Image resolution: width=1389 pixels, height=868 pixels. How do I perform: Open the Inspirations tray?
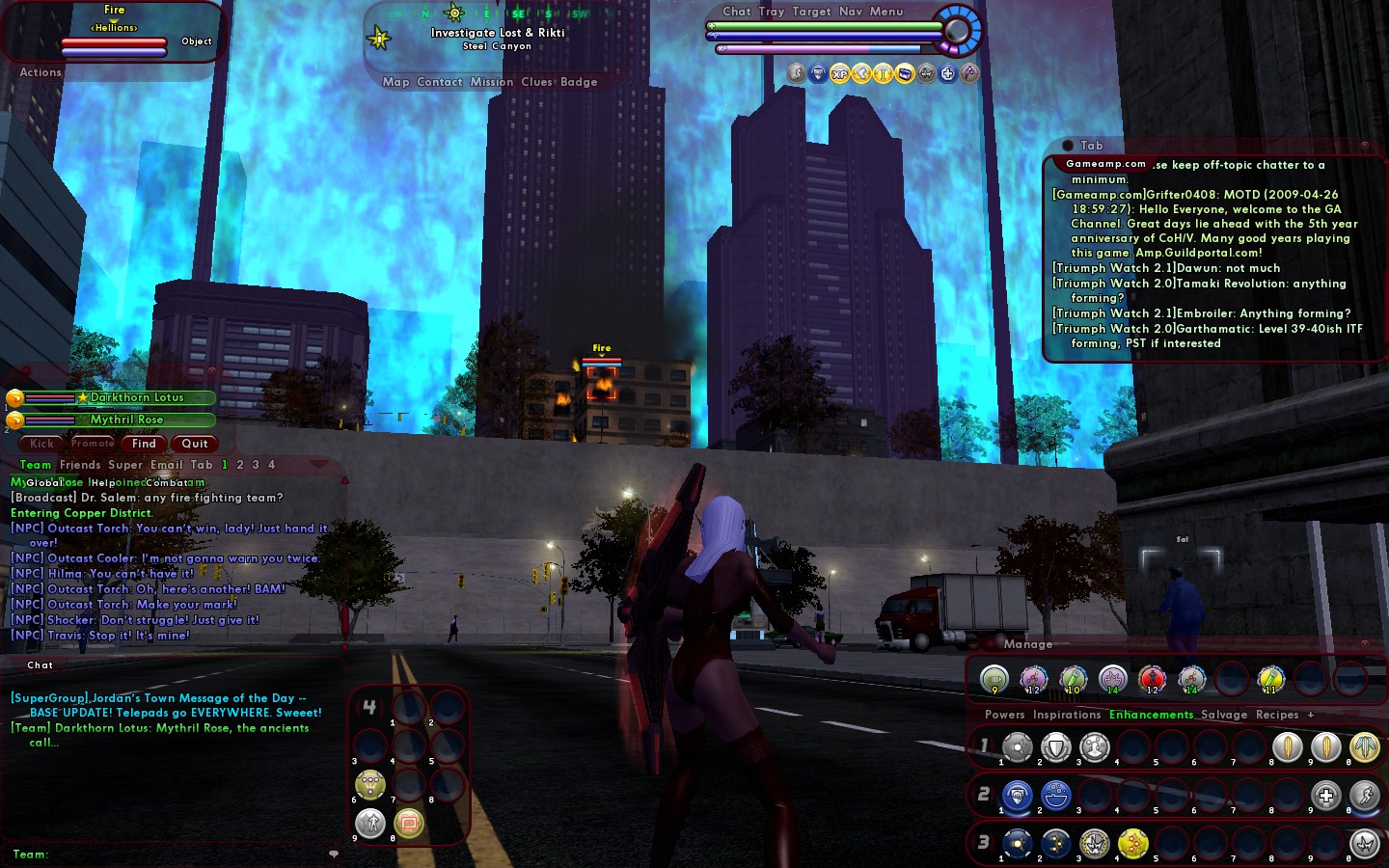(1067, 715)
